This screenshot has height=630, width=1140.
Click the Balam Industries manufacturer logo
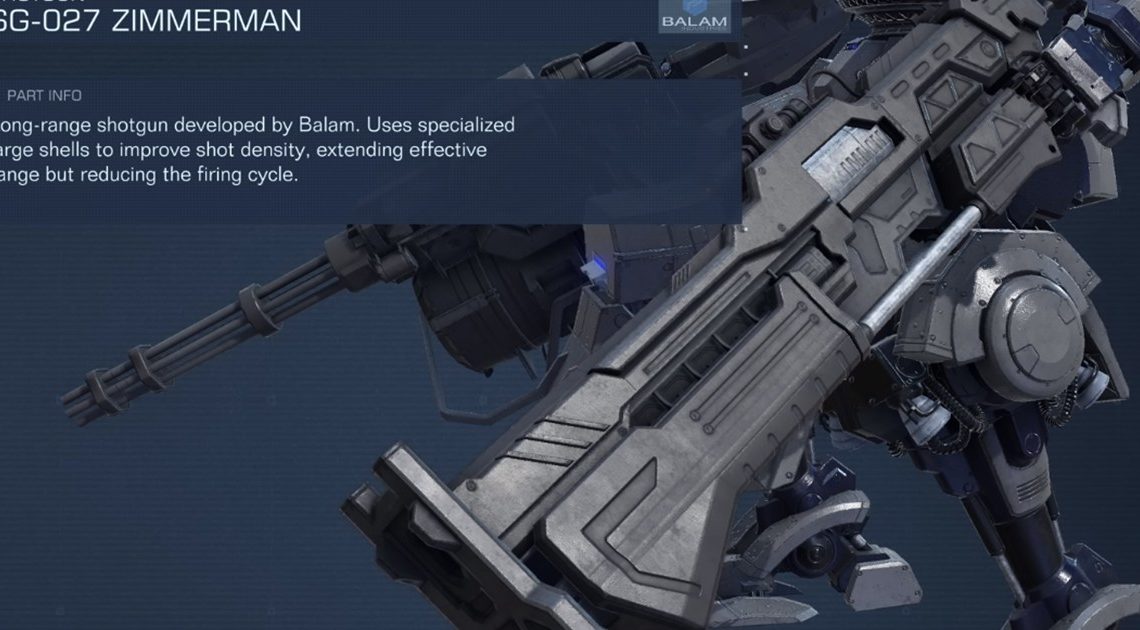tap(695, 21)
